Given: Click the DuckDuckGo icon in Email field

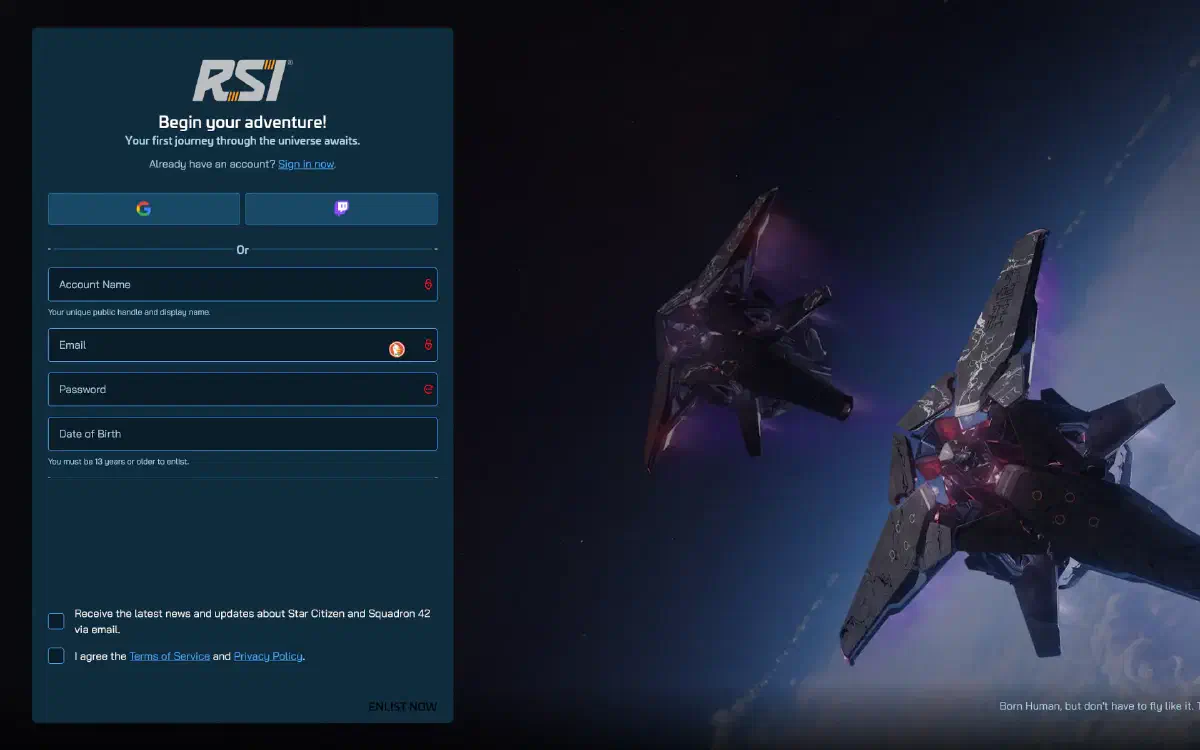Looking at the screenshot, I should [x=397, y=349].
